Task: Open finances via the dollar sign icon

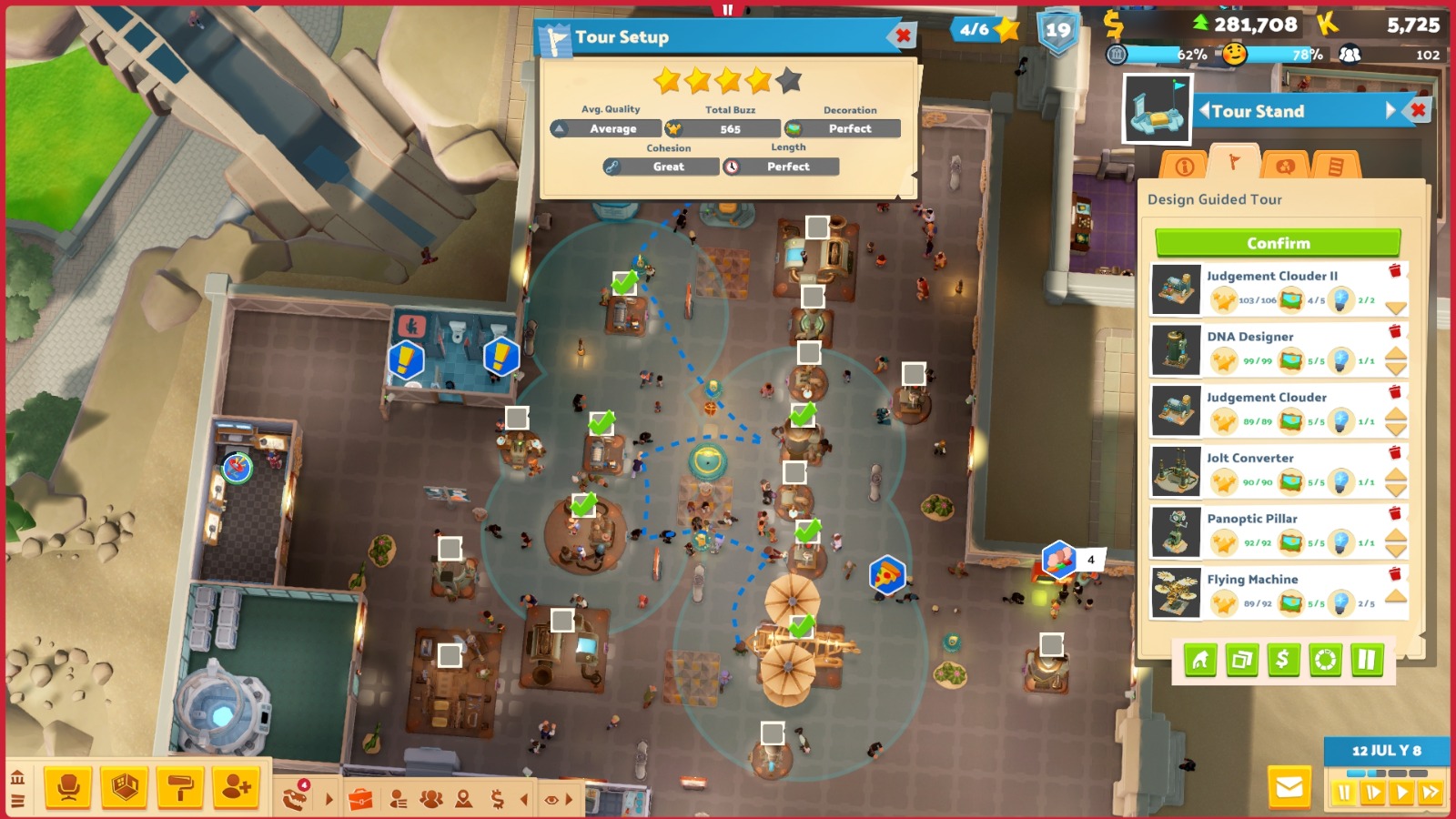Action: (497, 797)
